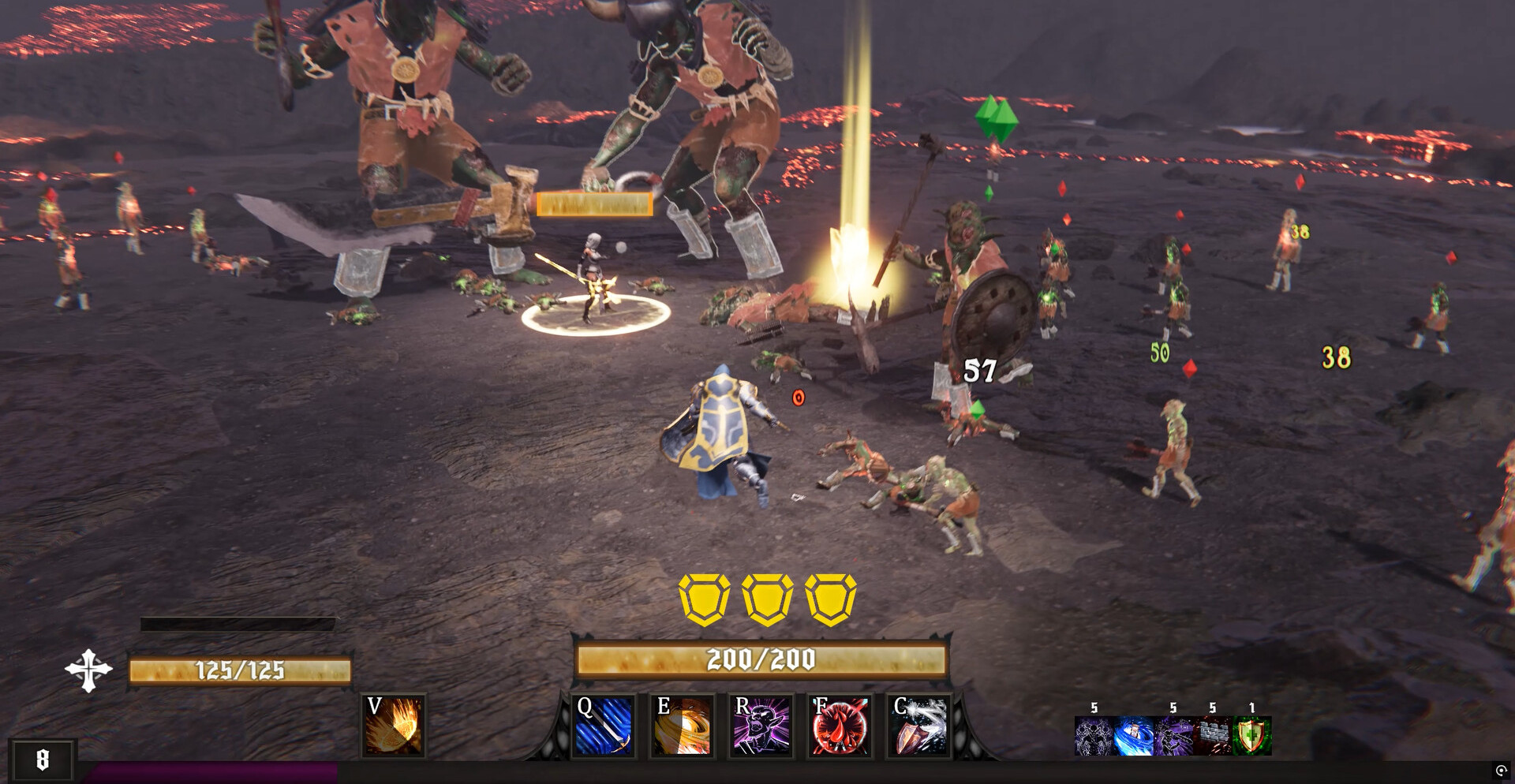
Task: Select the blue swirling hourglass buff icon
Action: point(1133,736)
